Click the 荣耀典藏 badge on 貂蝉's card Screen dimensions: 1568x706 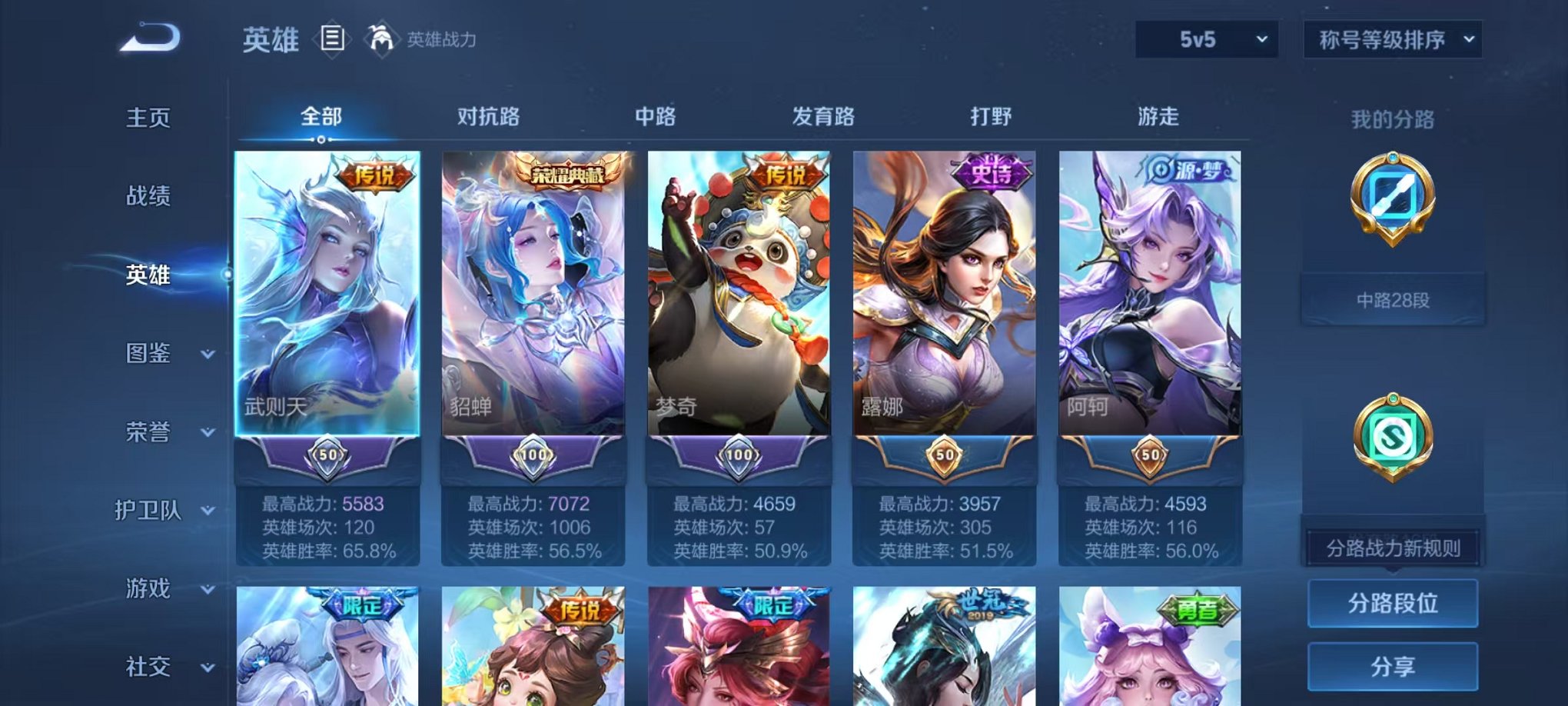click(x=567, y=174)
